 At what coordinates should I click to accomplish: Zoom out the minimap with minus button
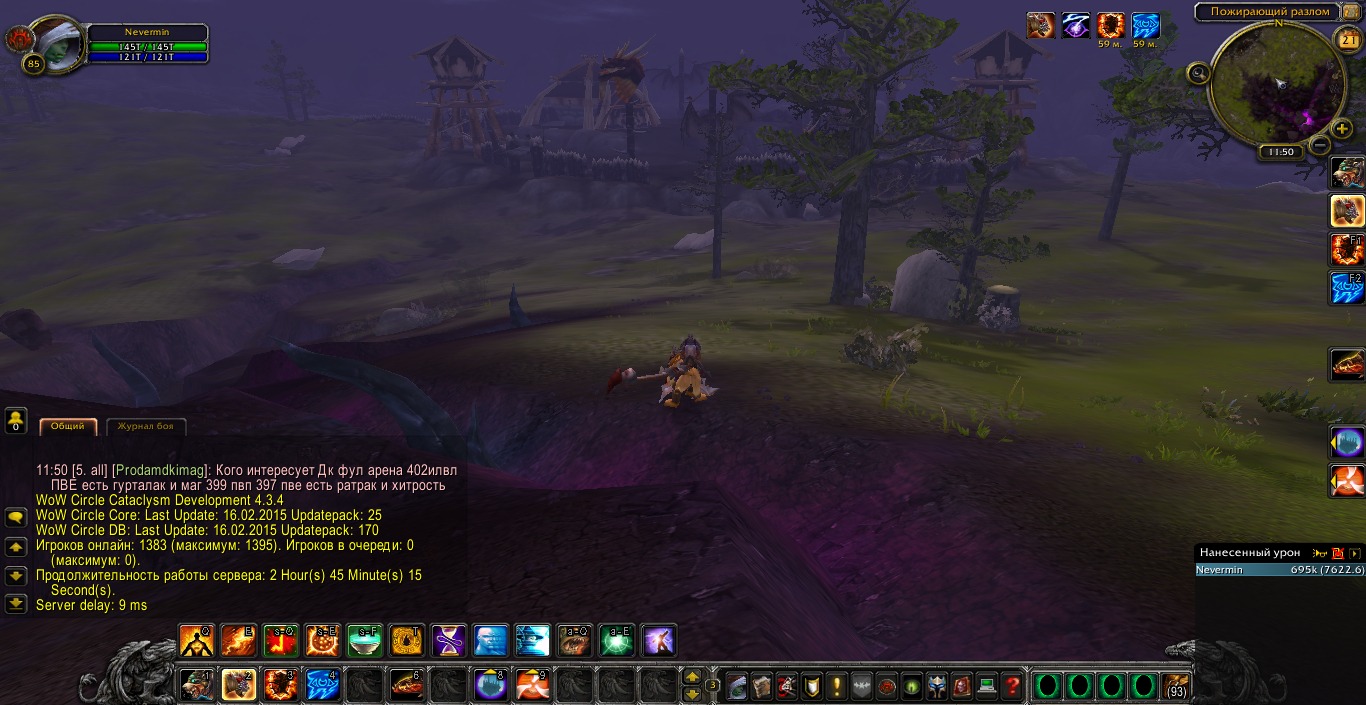click(x=1319, y=146)
